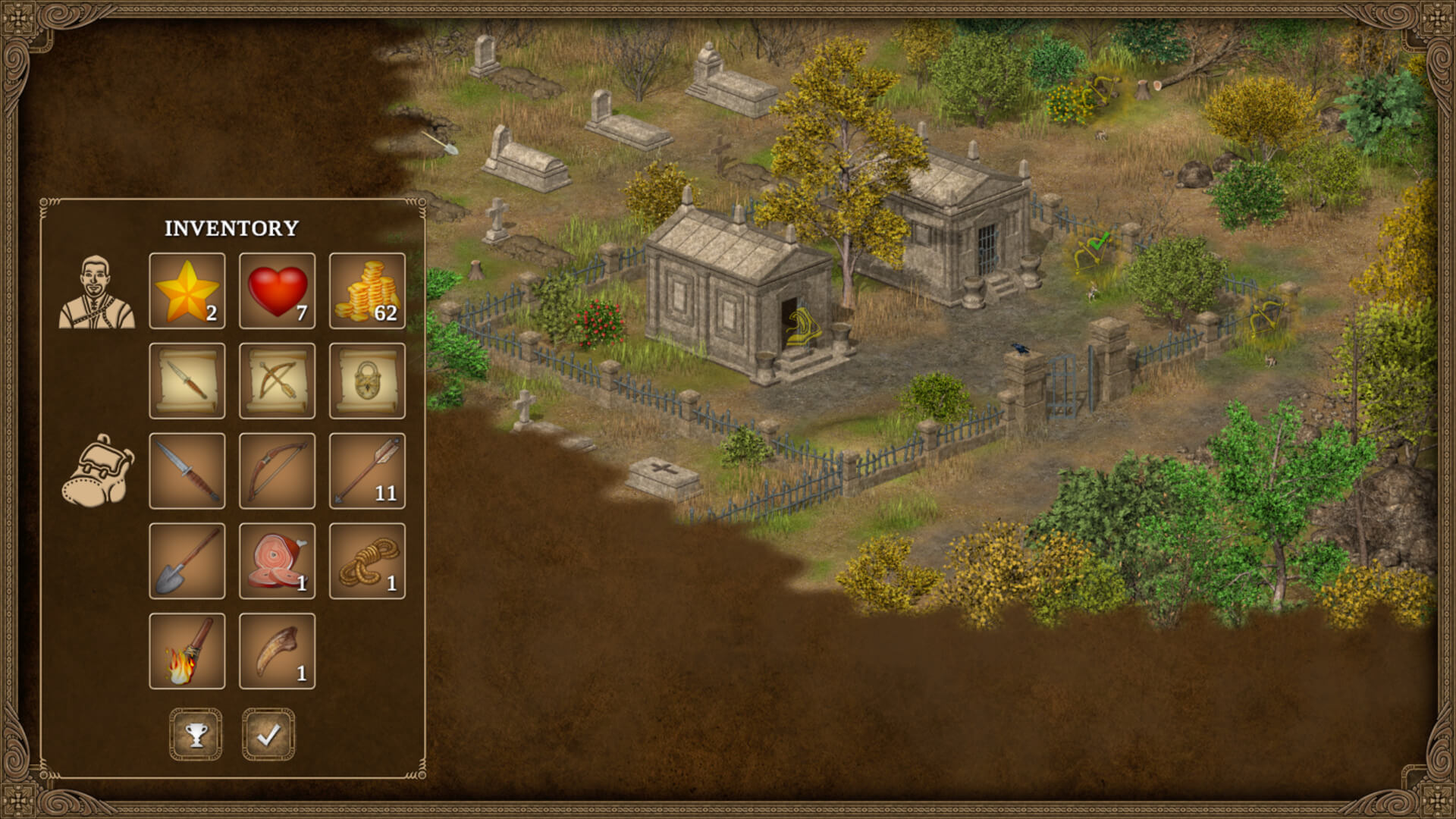Open the trophy achievements button

pos(196,734)
